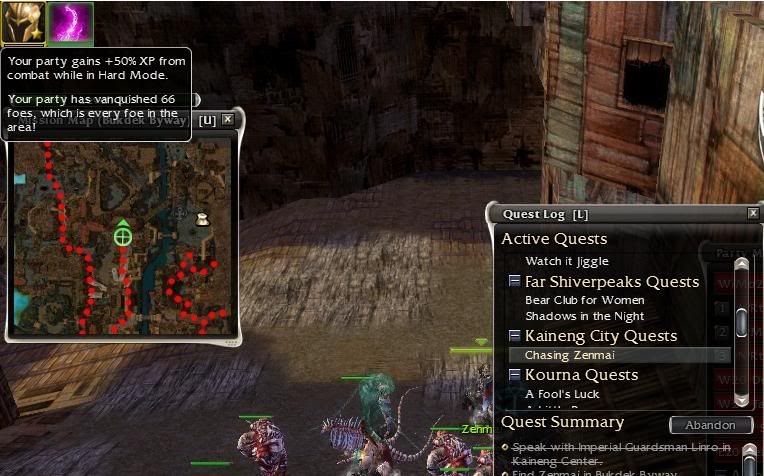The image size is (764, 476).
Task: Click the quest list scrollbar handle
Action: coord(741,322)
